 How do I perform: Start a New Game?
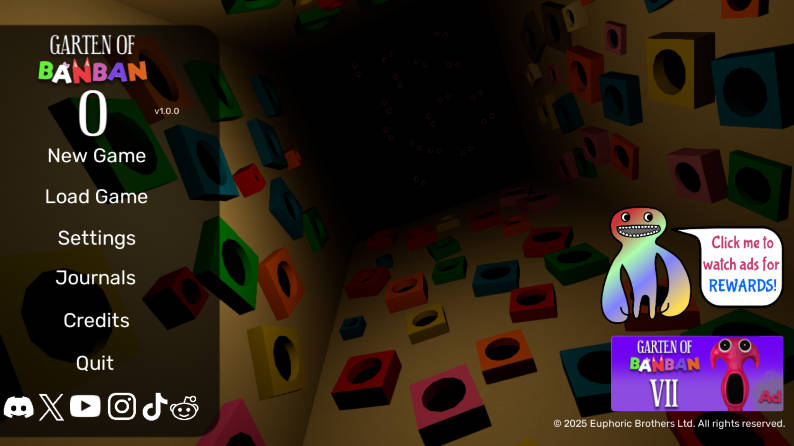96,155
